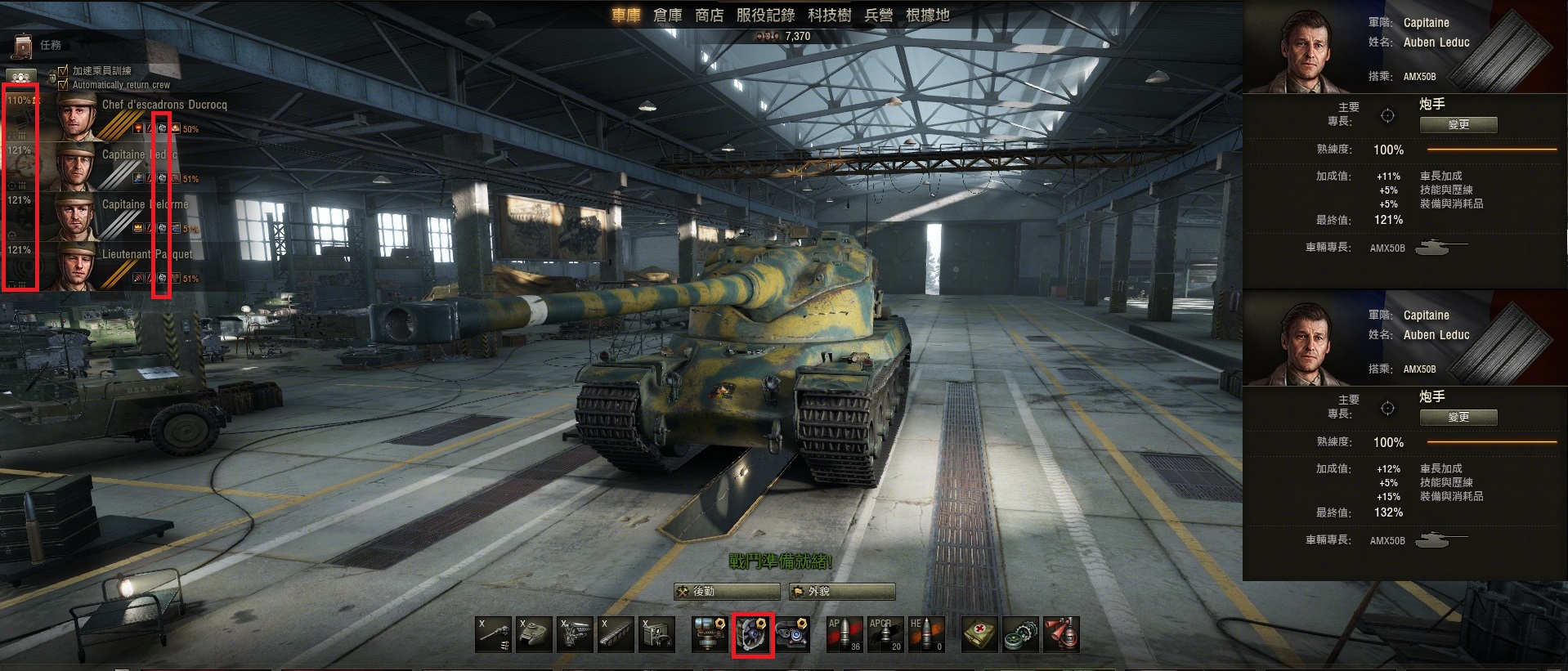Click the gun module slot
This screenshot has height=671, width=1568.
[x=493, y=634]
